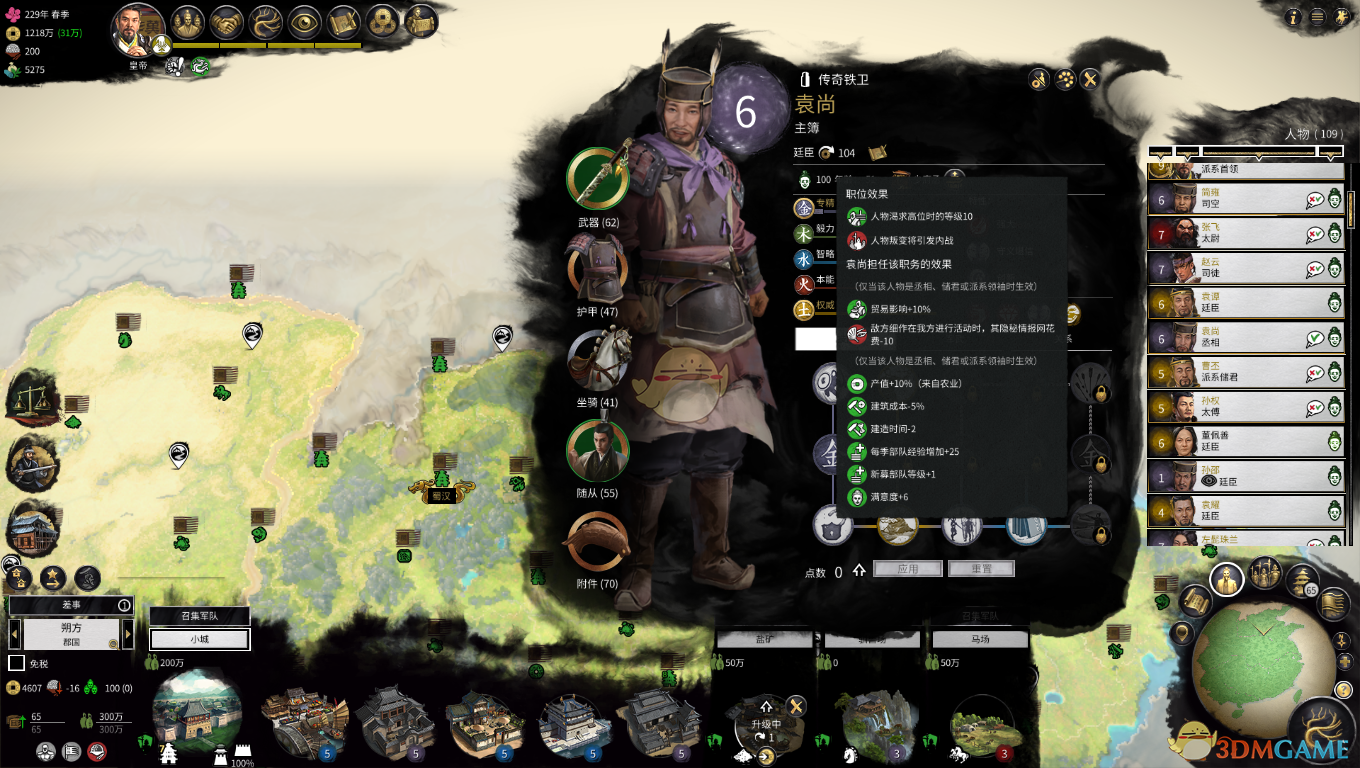
Task: Open the armor slot (护甲)
Action: point(597,270)
